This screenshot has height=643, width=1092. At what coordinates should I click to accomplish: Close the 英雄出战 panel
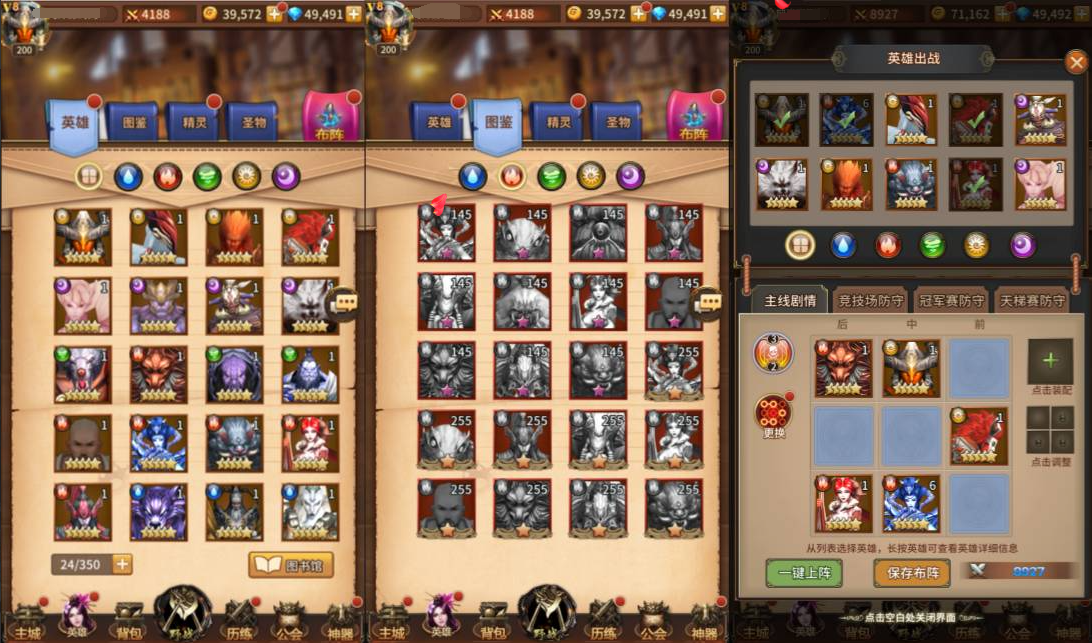(x=1076, y=62)
